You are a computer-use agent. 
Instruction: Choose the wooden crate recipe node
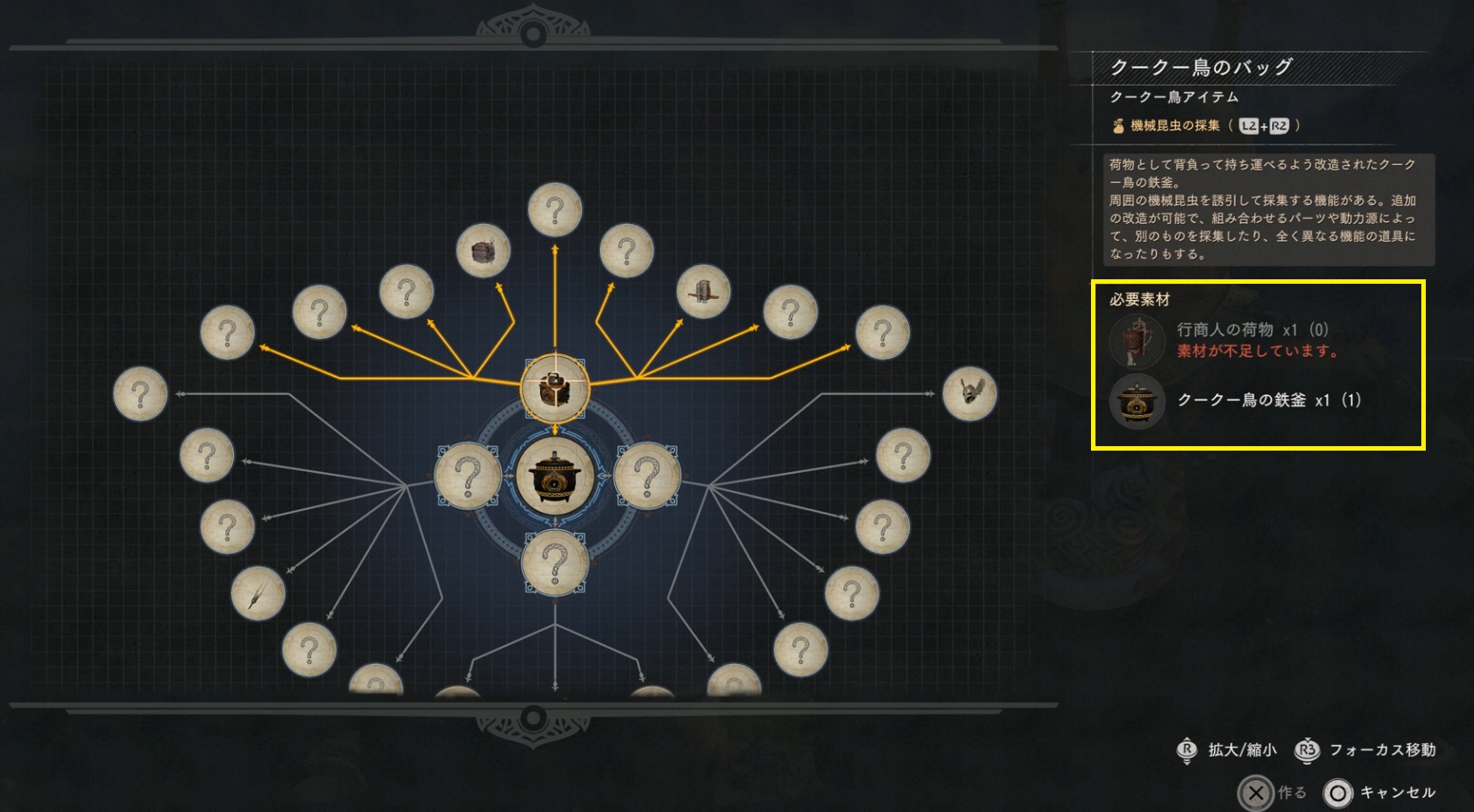tap(483, 252)
